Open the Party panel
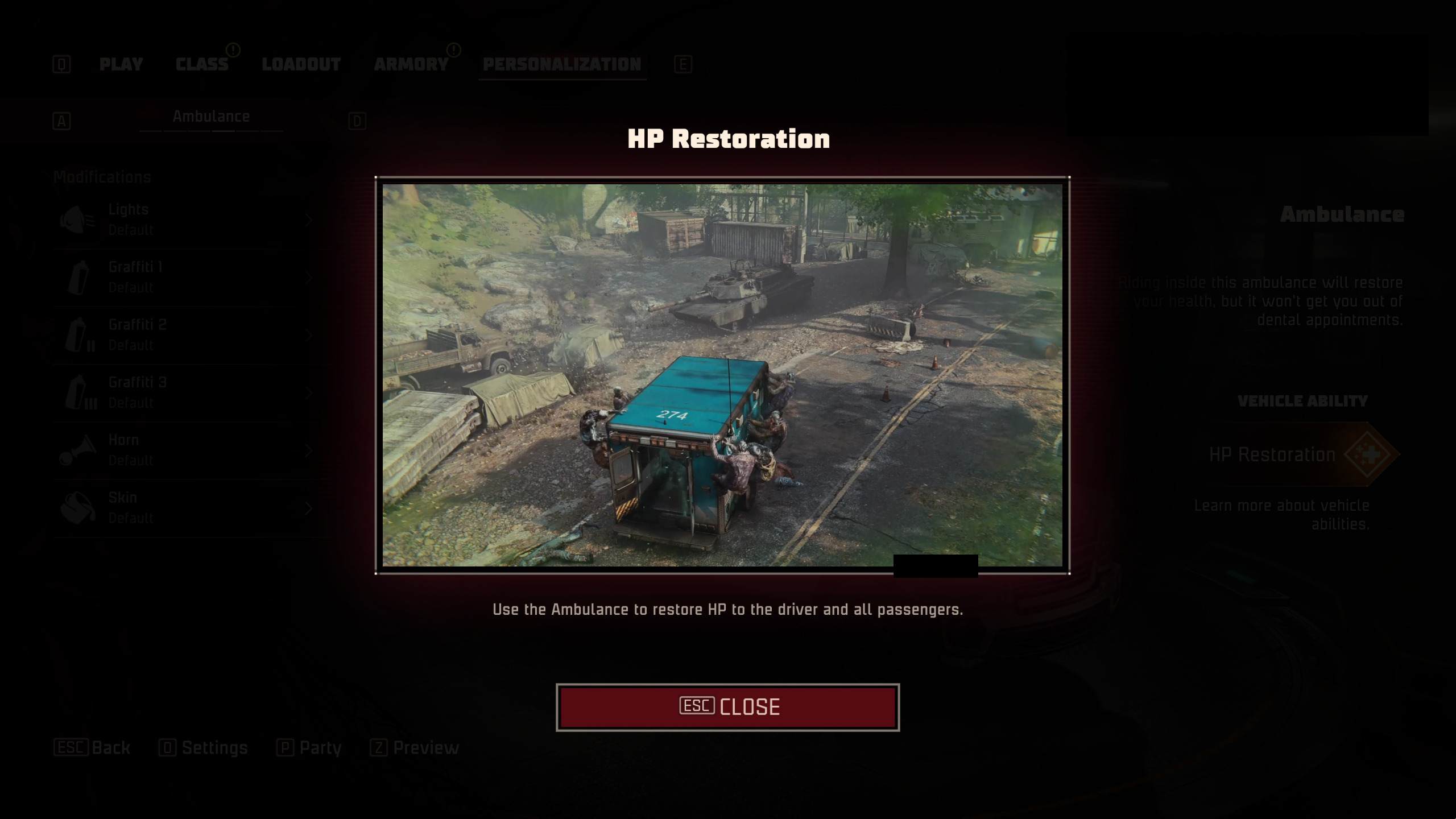The image size is (1456, 819). [x=309, y=747]
